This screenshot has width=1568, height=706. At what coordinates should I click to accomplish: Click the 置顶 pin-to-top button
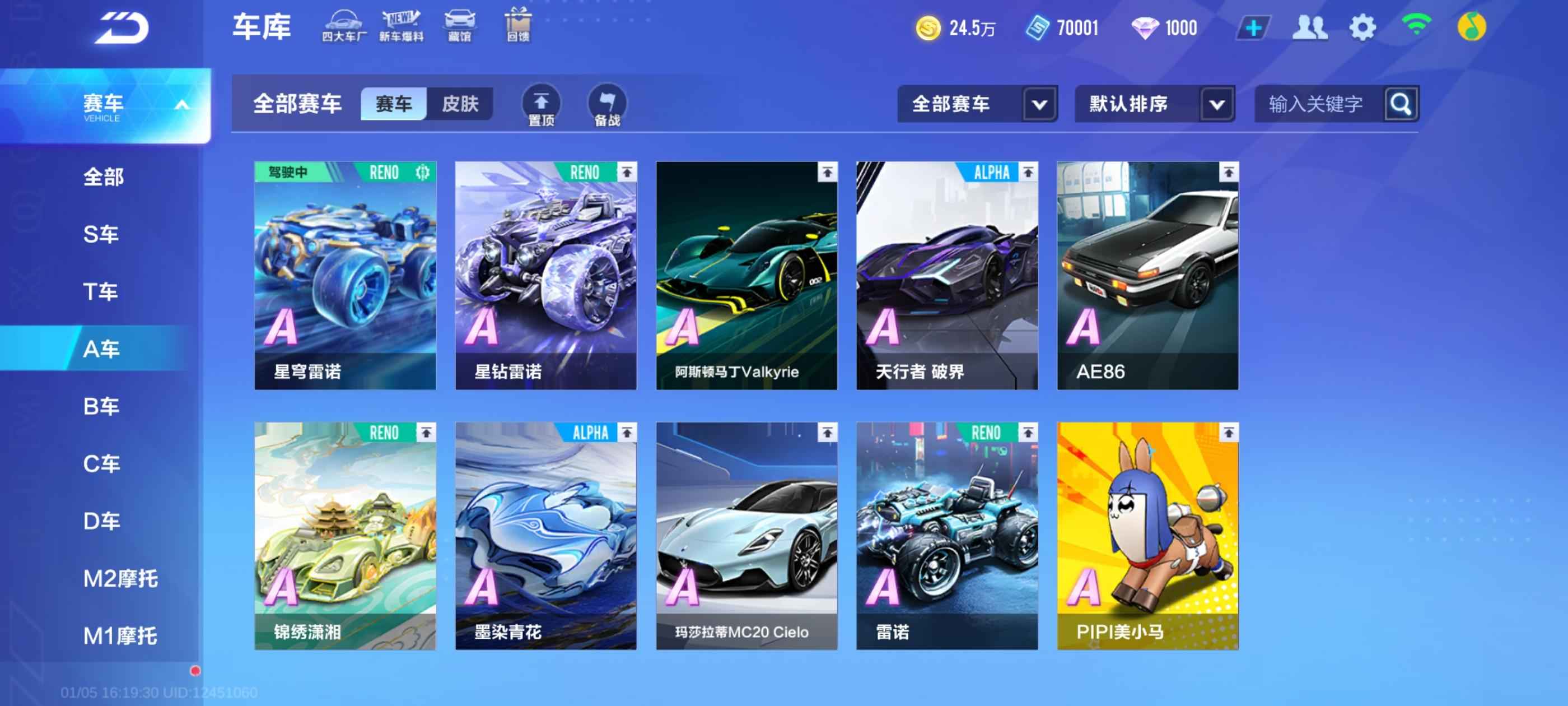(x=541, y=105)
